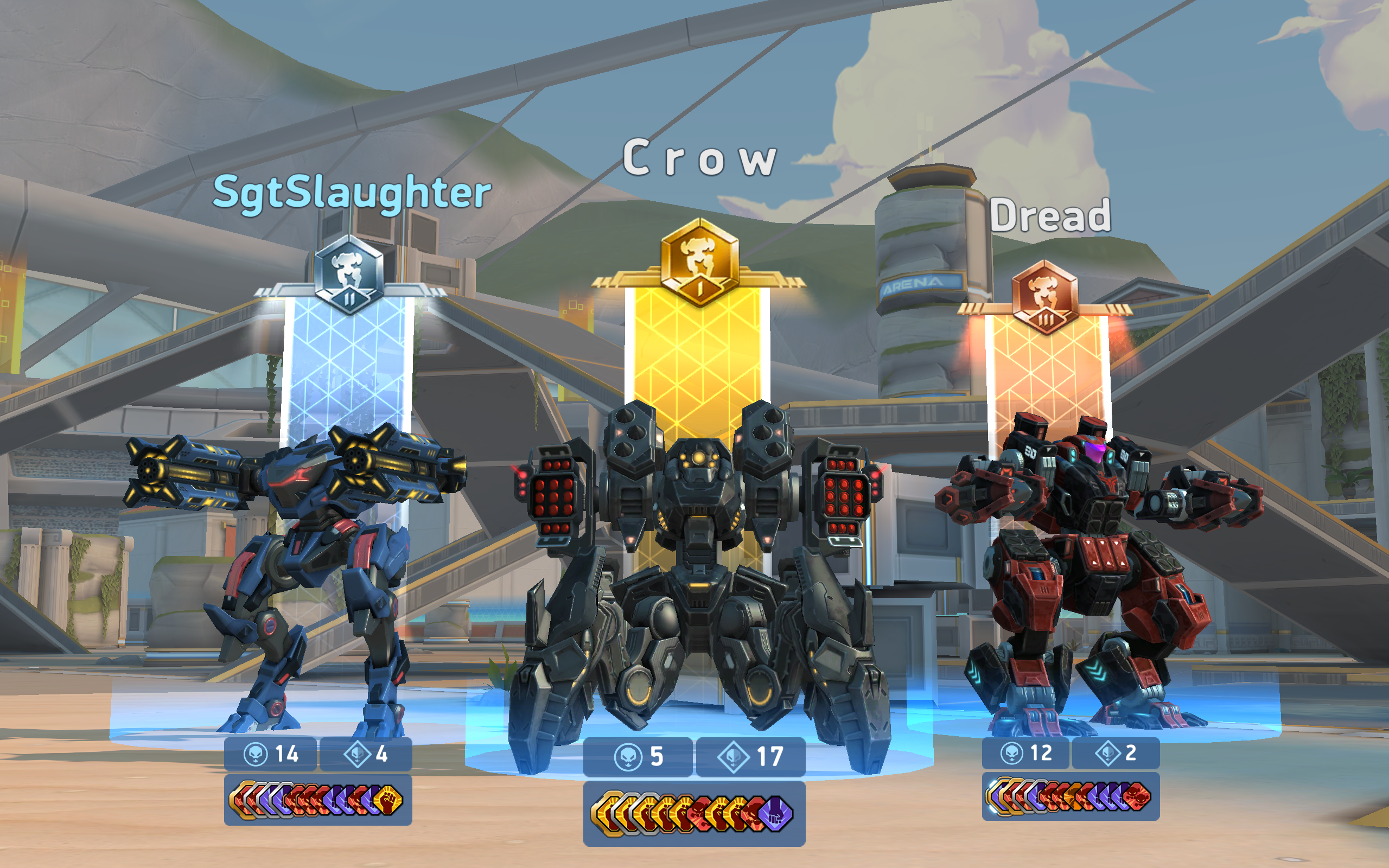Click Crow's gold first-place medal emblem

coord(702,267)
